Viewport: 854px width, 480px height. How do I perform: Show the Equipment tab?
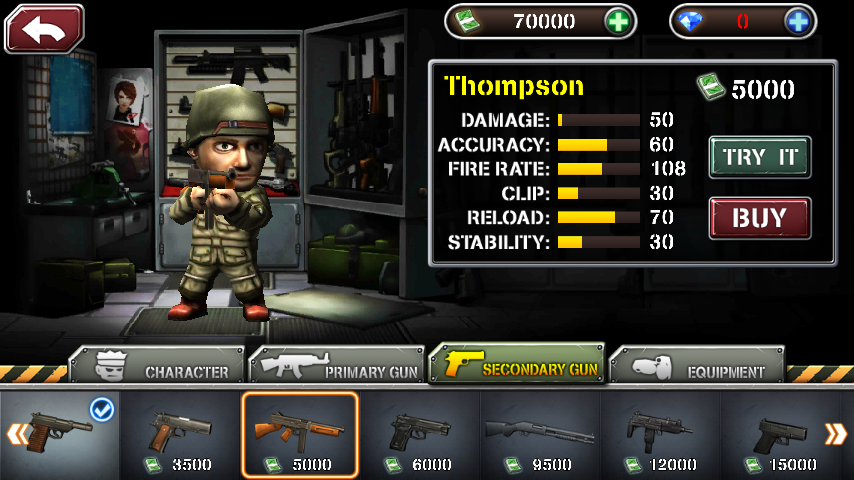click(698, 367)
